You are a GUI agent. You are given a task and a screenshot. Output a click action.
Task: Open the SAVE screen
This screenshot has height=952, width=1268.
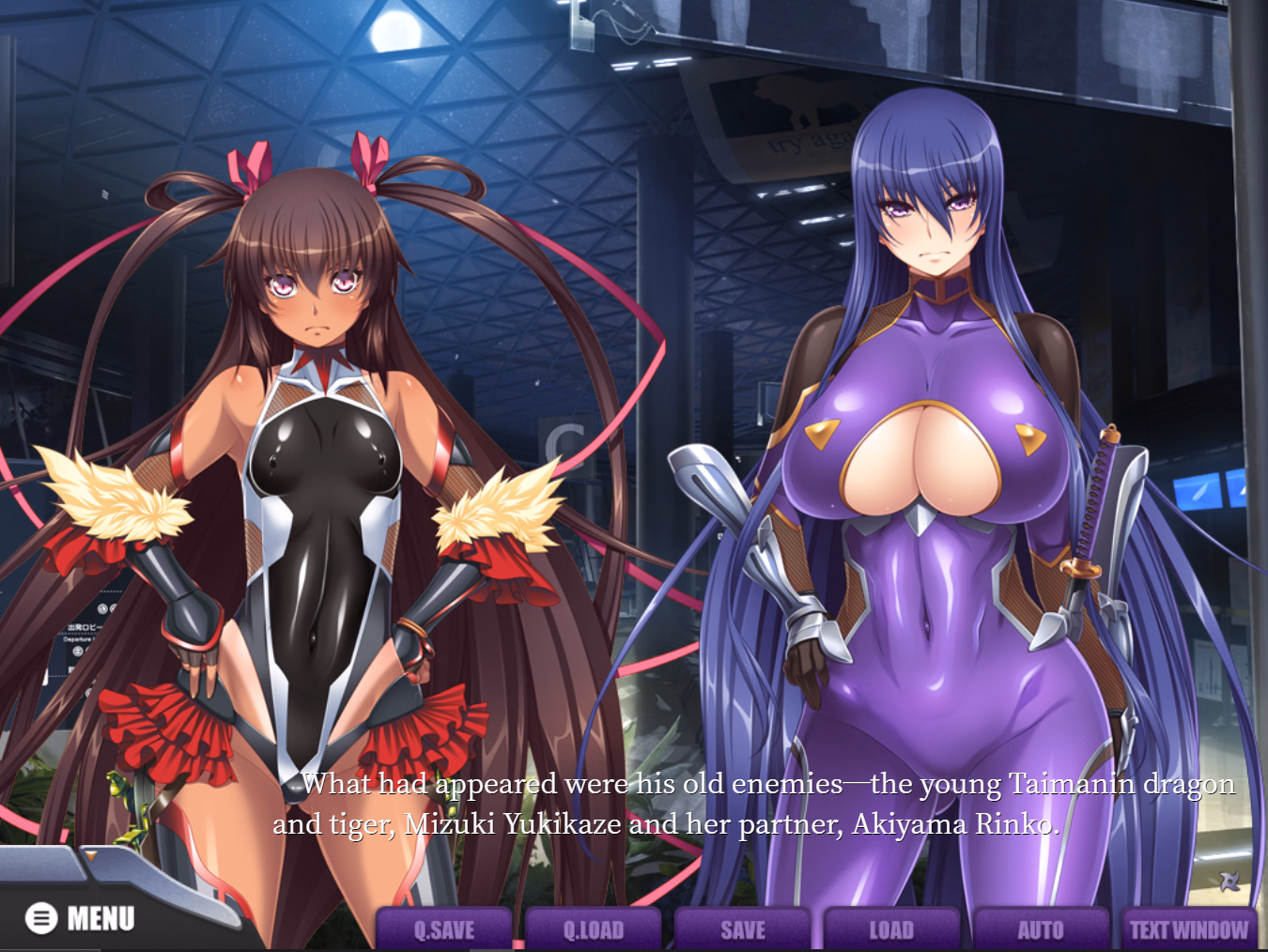(742, 929)
